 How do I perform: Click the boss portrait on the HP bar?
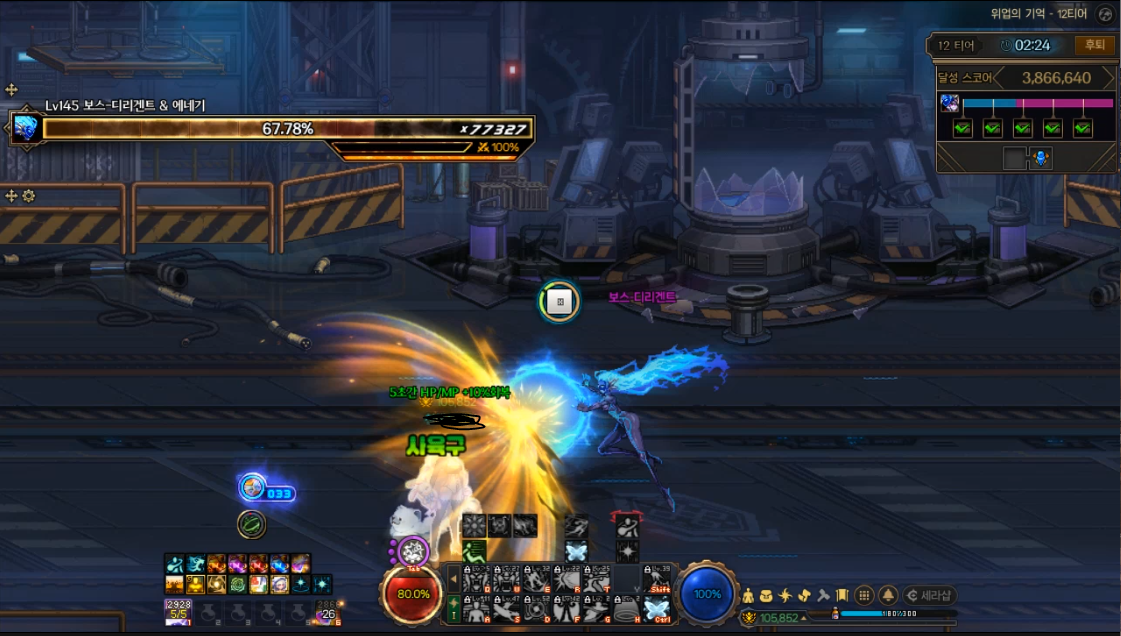point(25,128)
